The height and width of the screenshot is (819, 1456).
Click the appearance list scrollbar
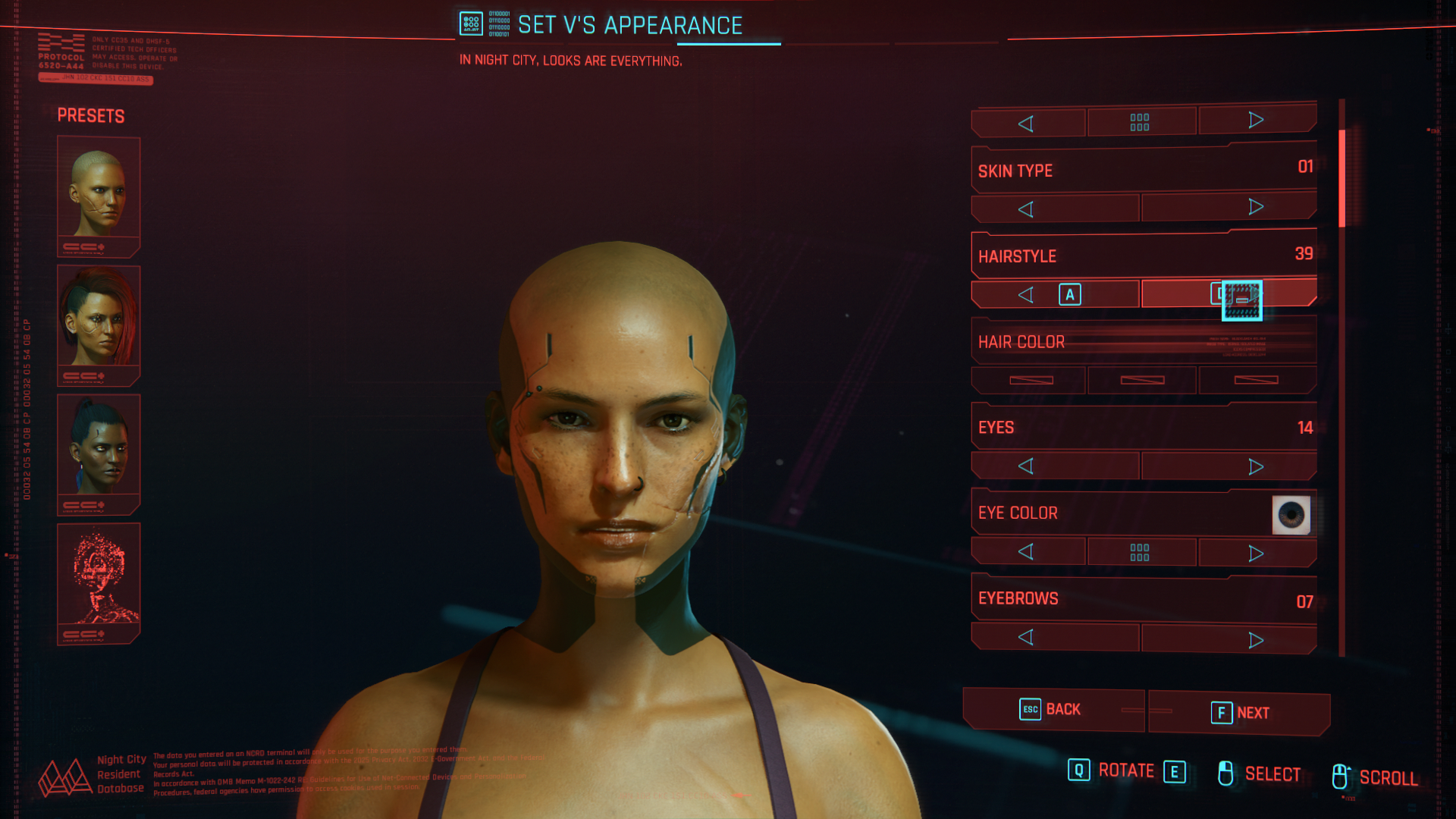[x=1341, y=179]
